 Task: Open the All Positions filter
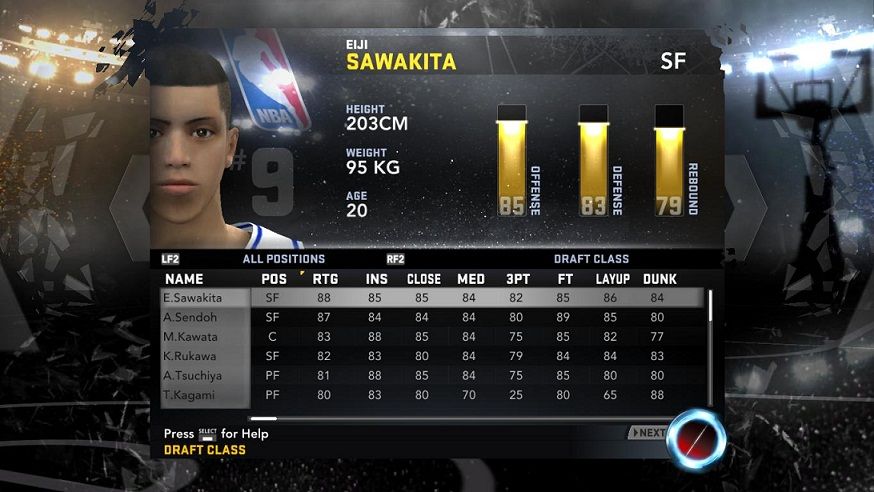[x=283, y=259]
